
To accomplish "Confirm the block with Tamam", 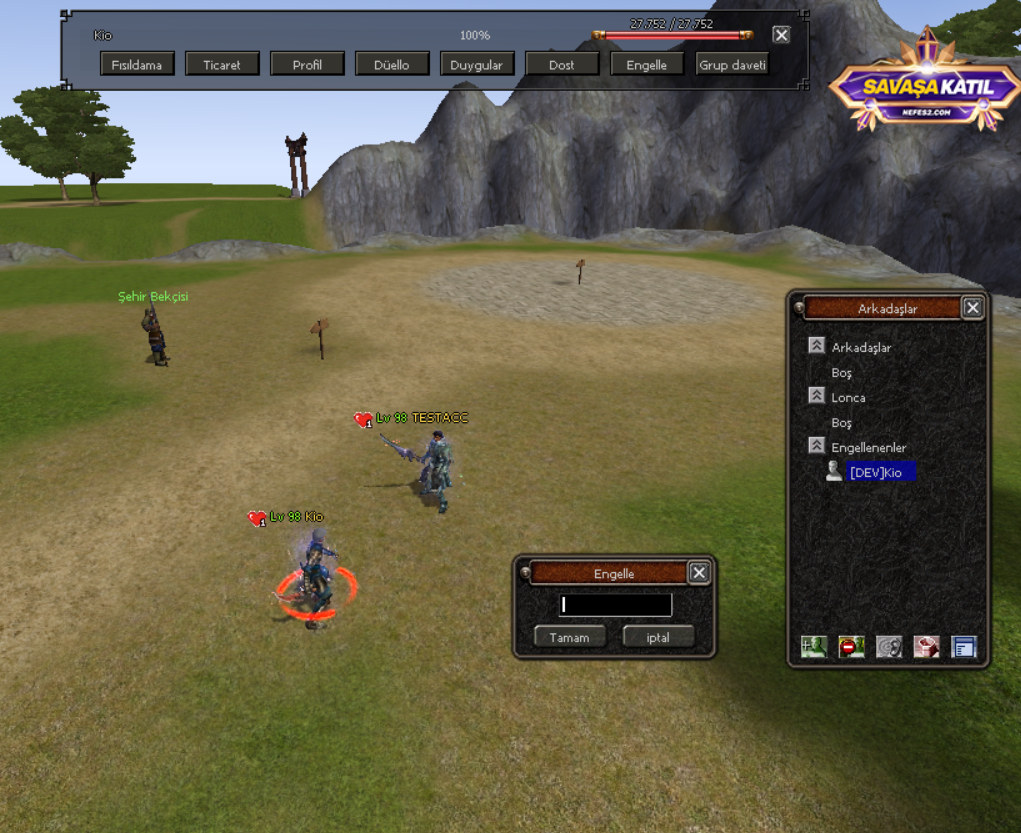I will (x=569, y=637).
